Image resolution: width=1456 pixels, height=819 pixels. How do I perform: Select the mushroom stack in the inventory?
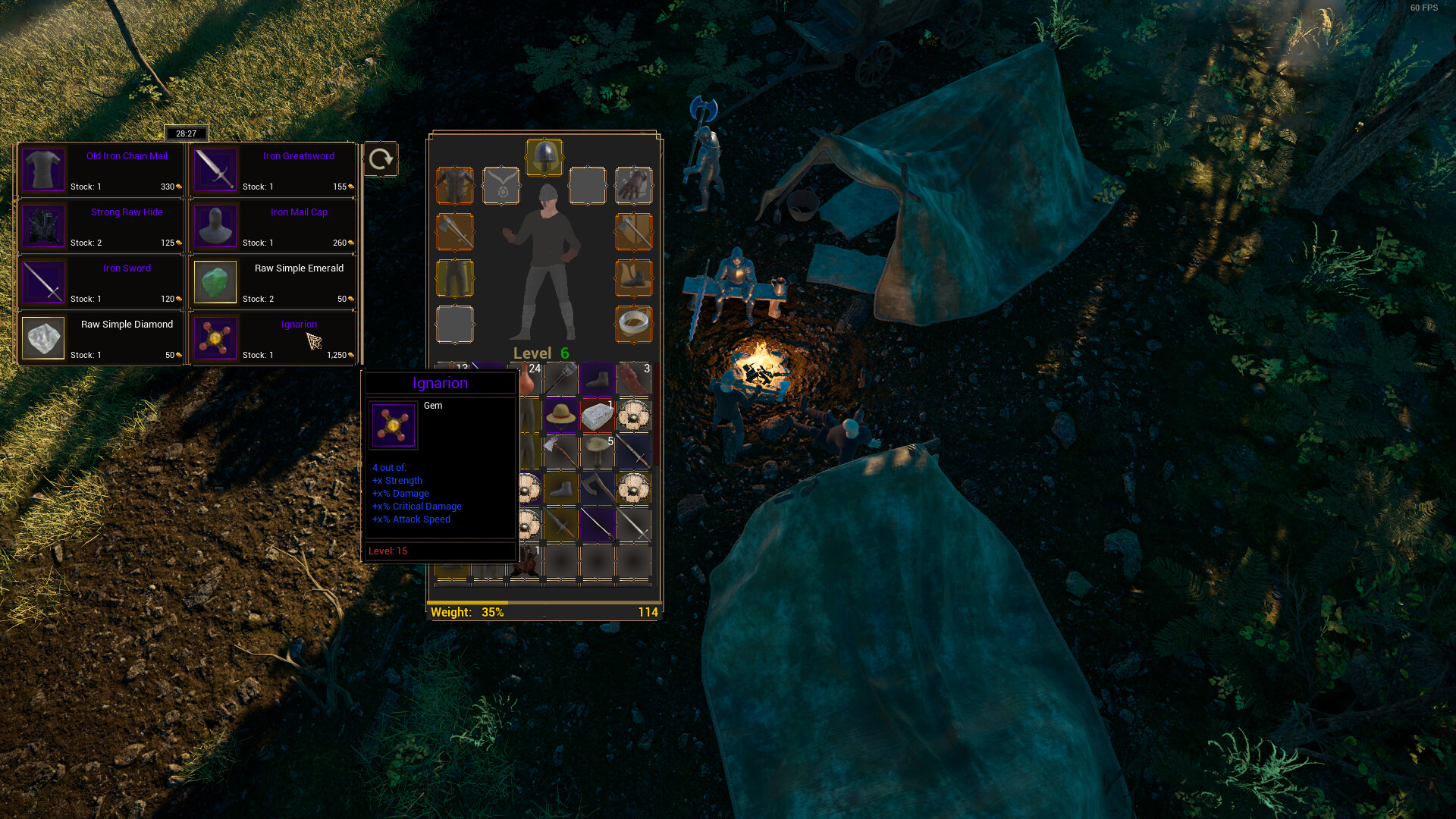(x=598, y=452)
